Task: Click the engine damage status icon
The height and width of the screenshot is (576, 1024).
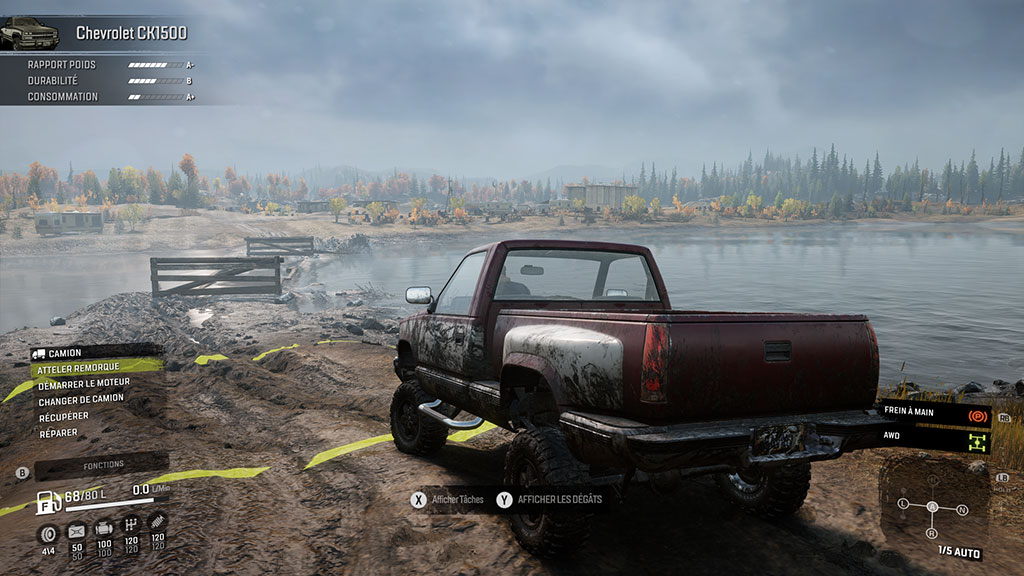Action: point(103,528)
